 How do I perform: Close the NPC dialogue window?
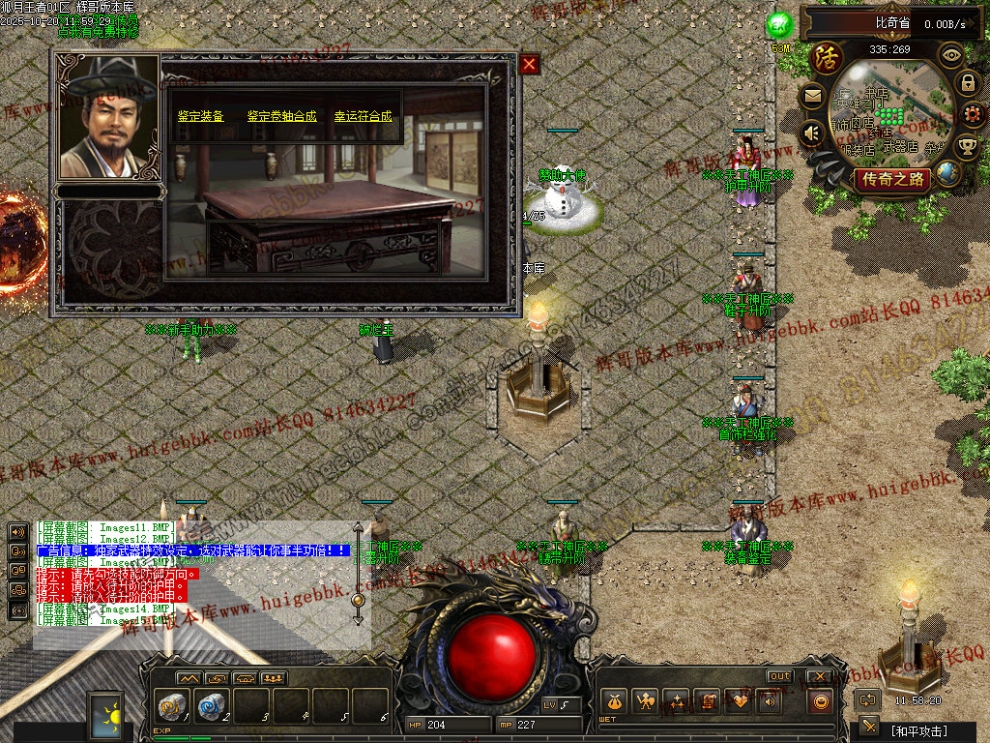tap(529, 65)
